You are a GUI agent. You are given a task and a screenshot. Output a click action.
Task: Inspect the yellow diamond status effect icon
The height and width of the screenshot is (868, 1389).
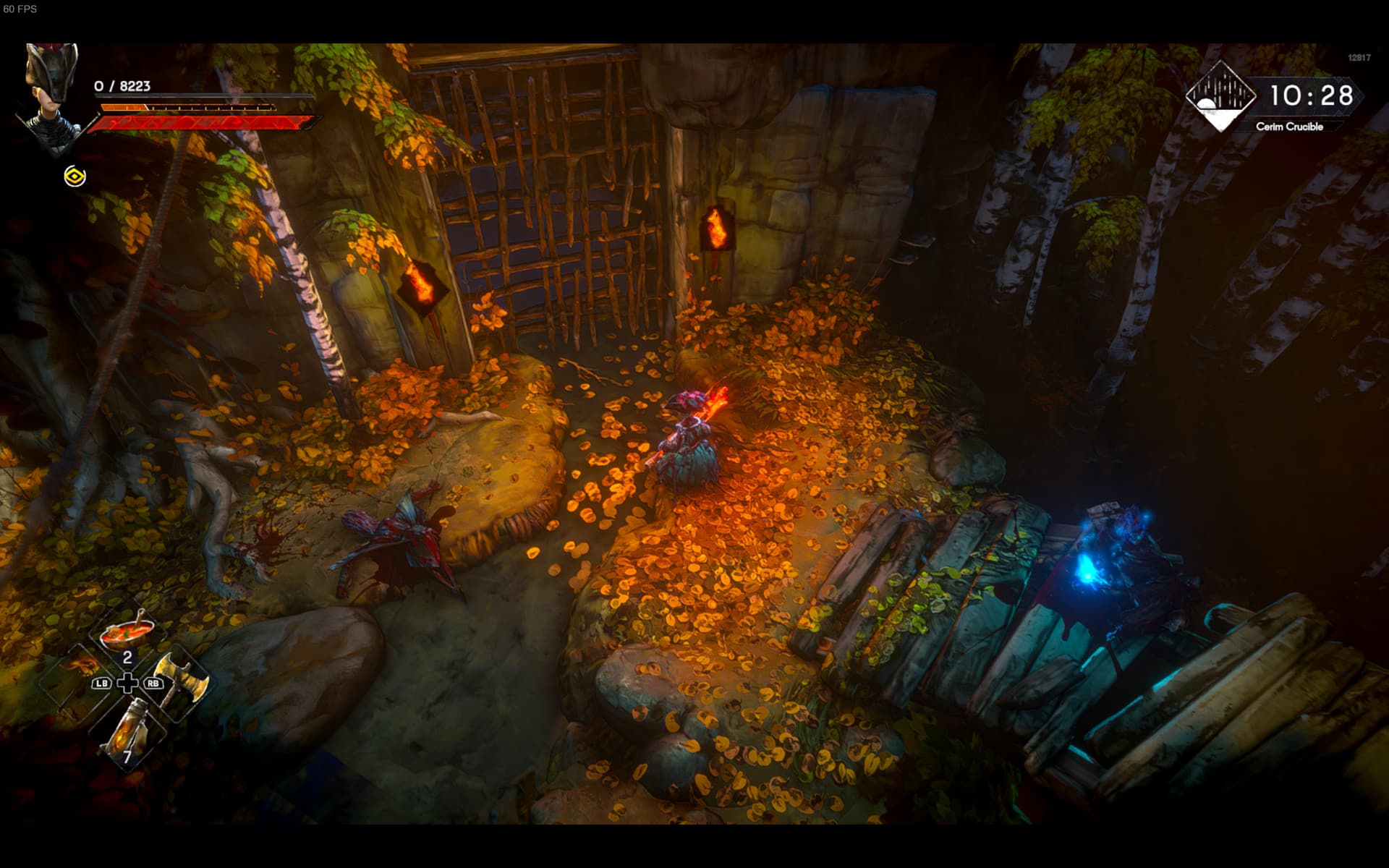click(75, 176)
